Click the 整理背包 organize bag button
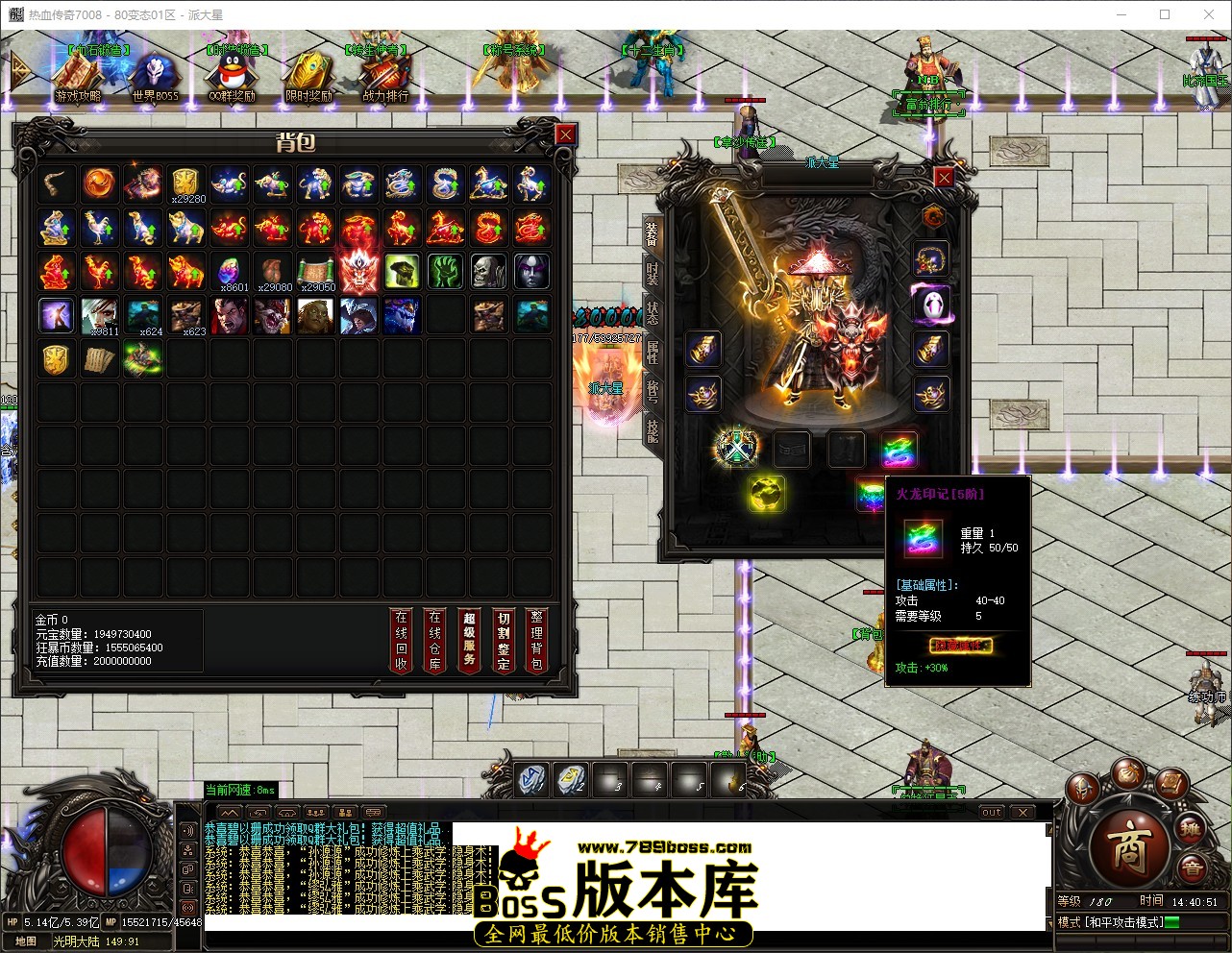This screenshot has height=953, width=1232. tap(536, 639)
